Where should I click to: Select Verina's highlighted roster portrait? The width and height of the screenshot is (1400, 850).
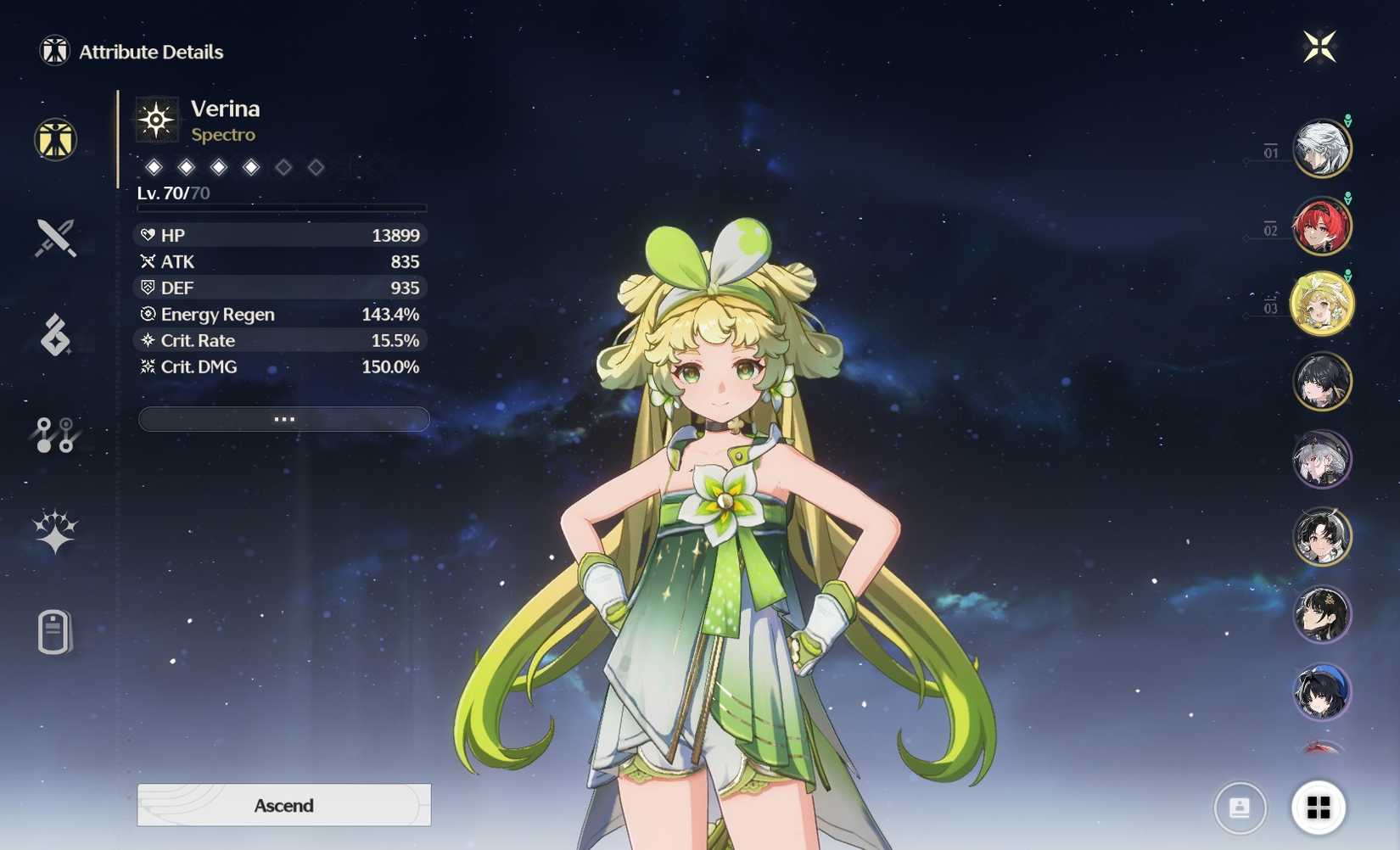(1322, 303)
